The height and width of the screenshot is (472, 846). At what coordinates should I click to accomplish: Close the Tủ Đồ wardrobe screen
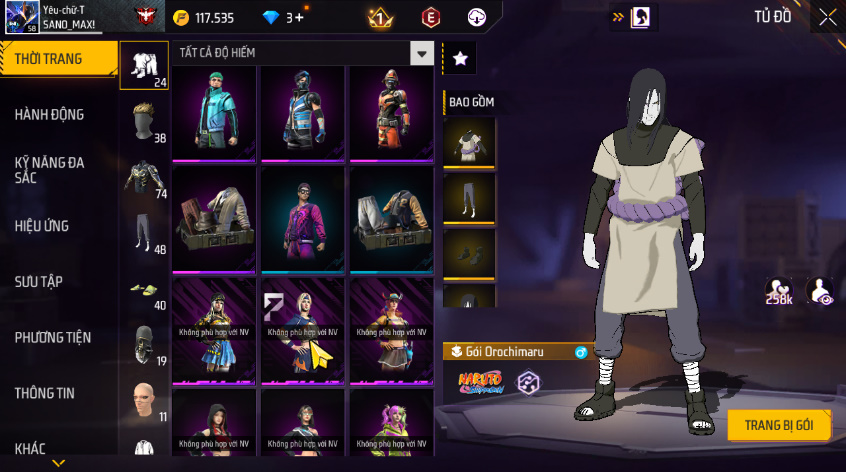[x=828, y=17]
